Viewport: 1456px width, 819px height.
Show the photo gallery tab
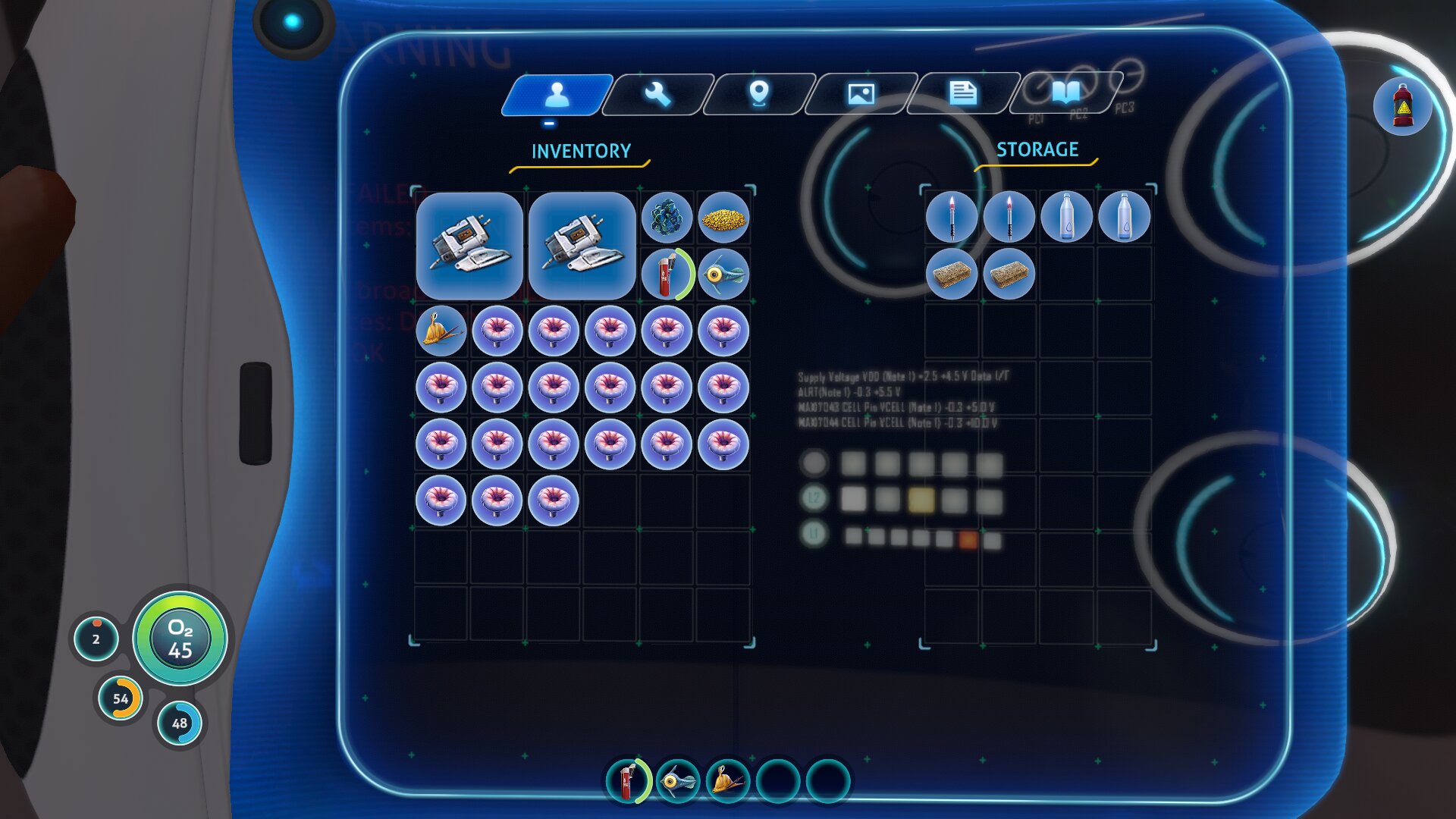[x=861, y=94]
